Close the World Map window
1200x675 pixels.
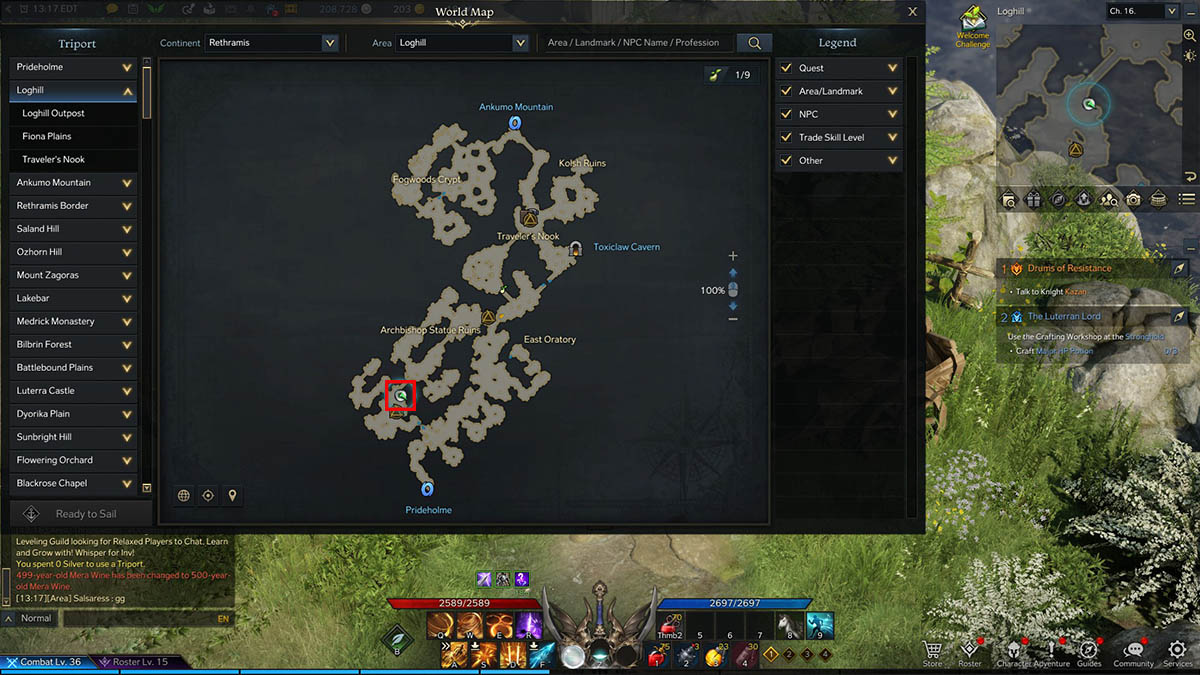(912, 12)
